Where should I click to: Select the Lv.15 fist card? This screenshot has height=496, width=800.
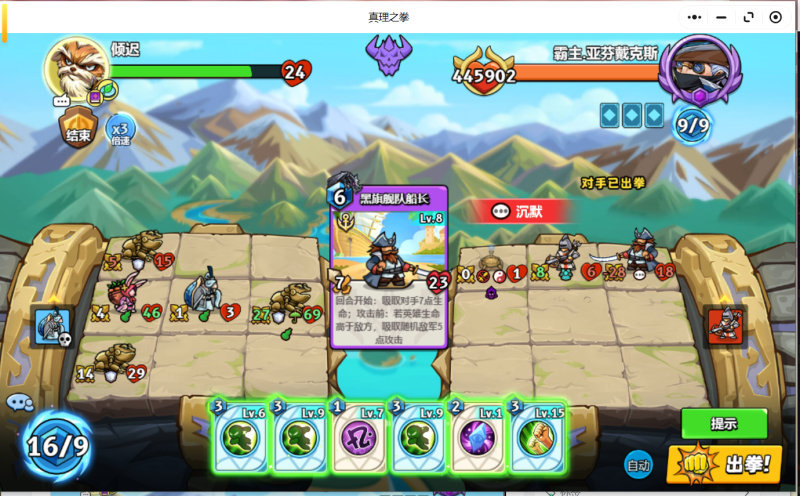coord(535,437)
